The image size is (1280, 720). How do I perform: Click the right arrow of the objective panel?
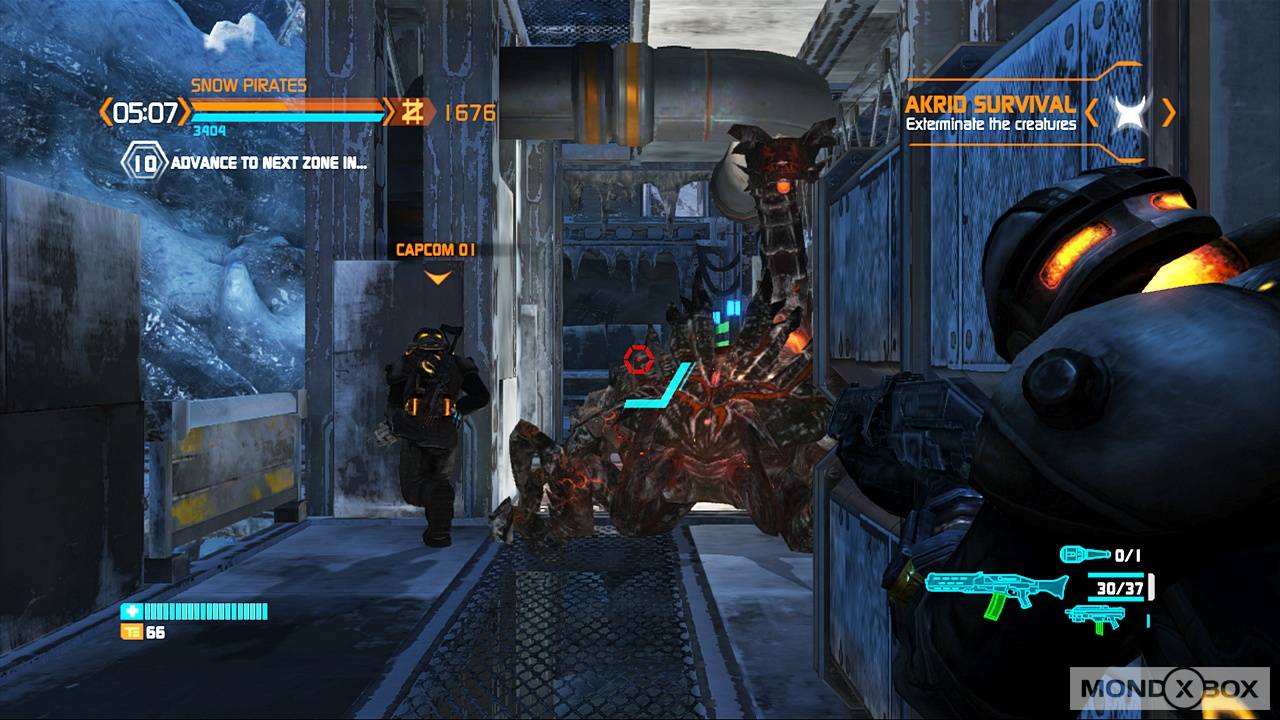pos(1168,112)
